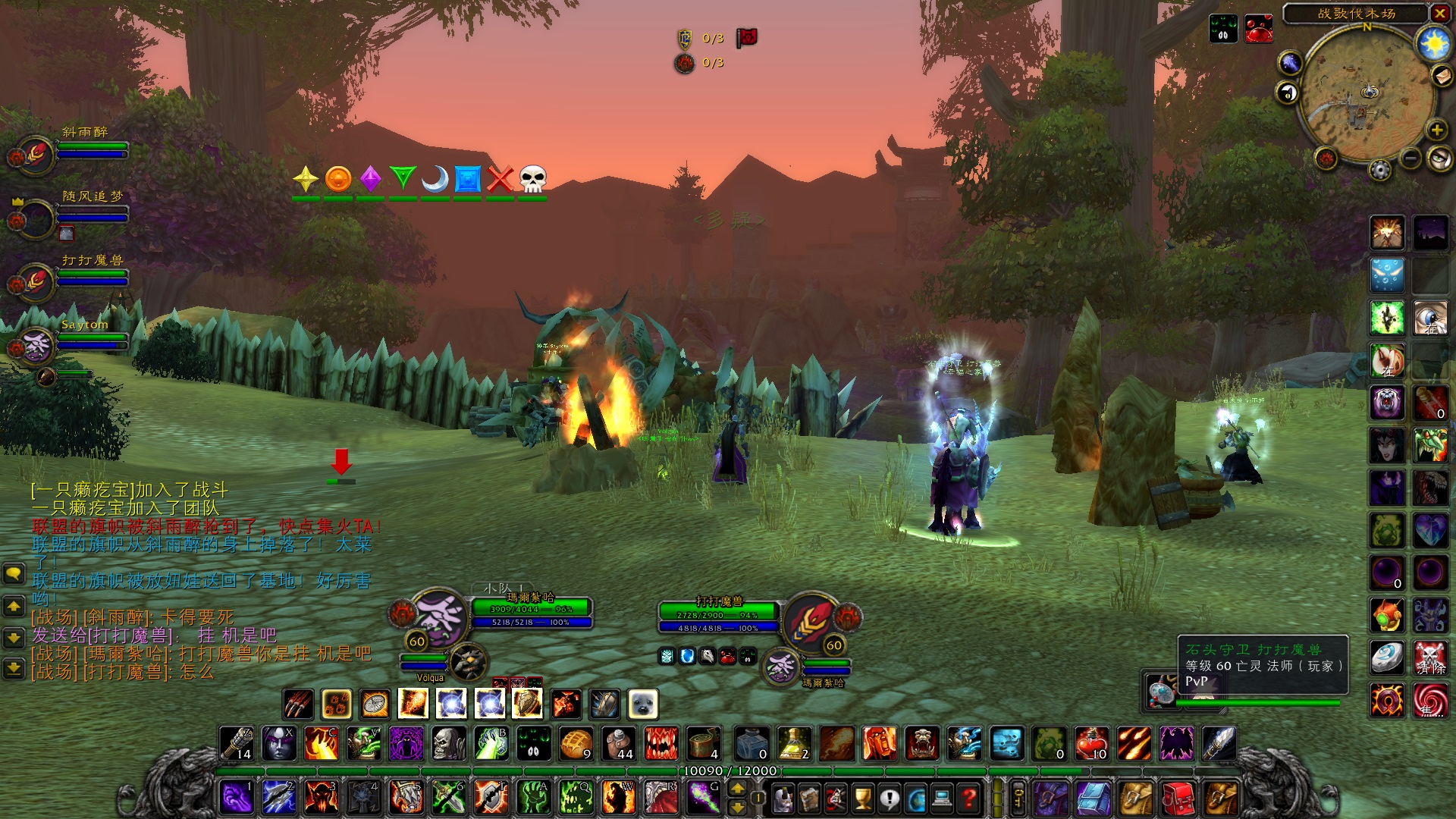1456x819 pixels.
Task: Open the red question mark help button
Action: tap(968, 799)
